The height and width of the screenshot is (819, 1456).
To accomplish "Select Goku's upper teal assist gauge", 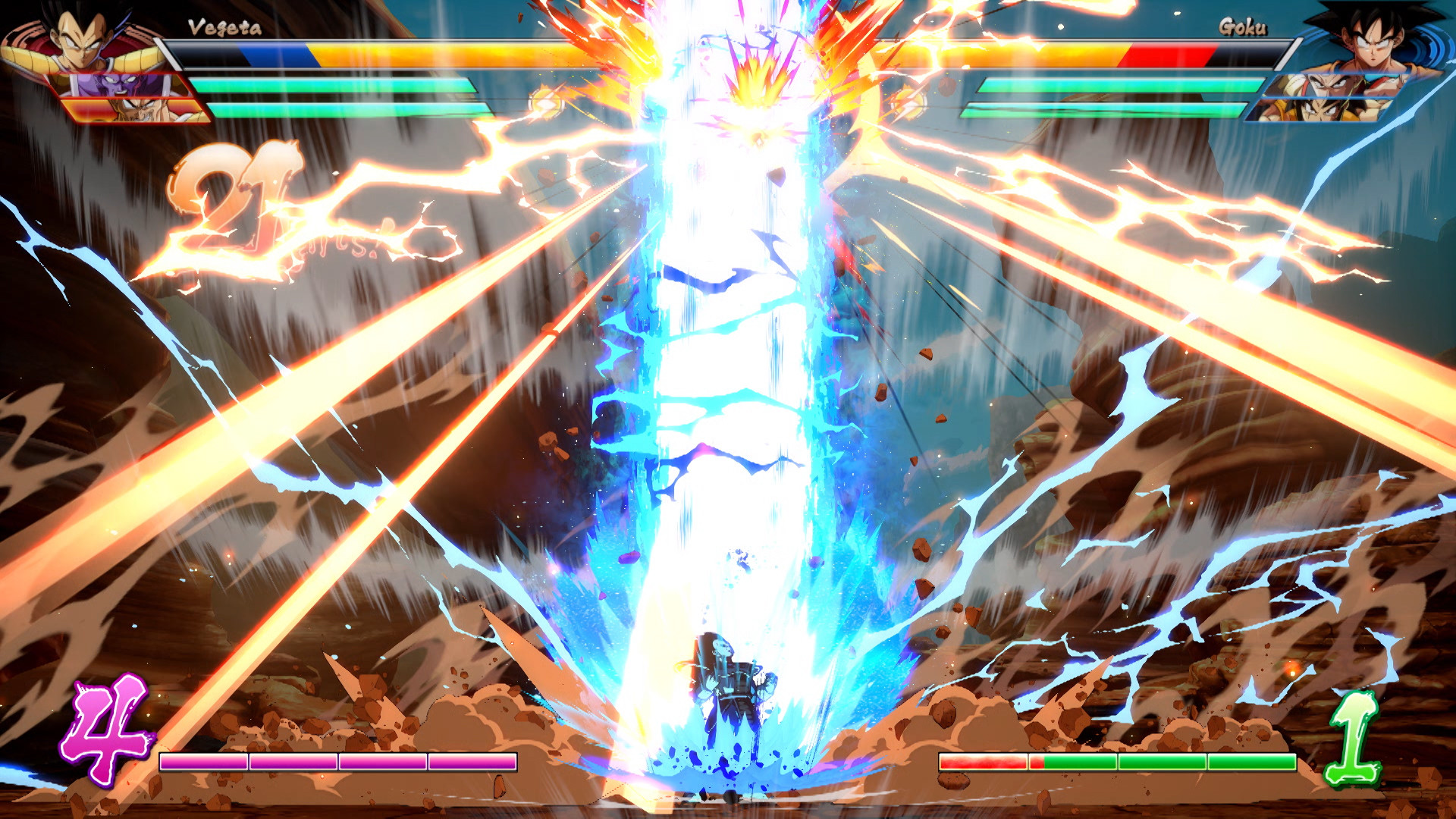I will pyautogui.click(x=1115, y=83).
